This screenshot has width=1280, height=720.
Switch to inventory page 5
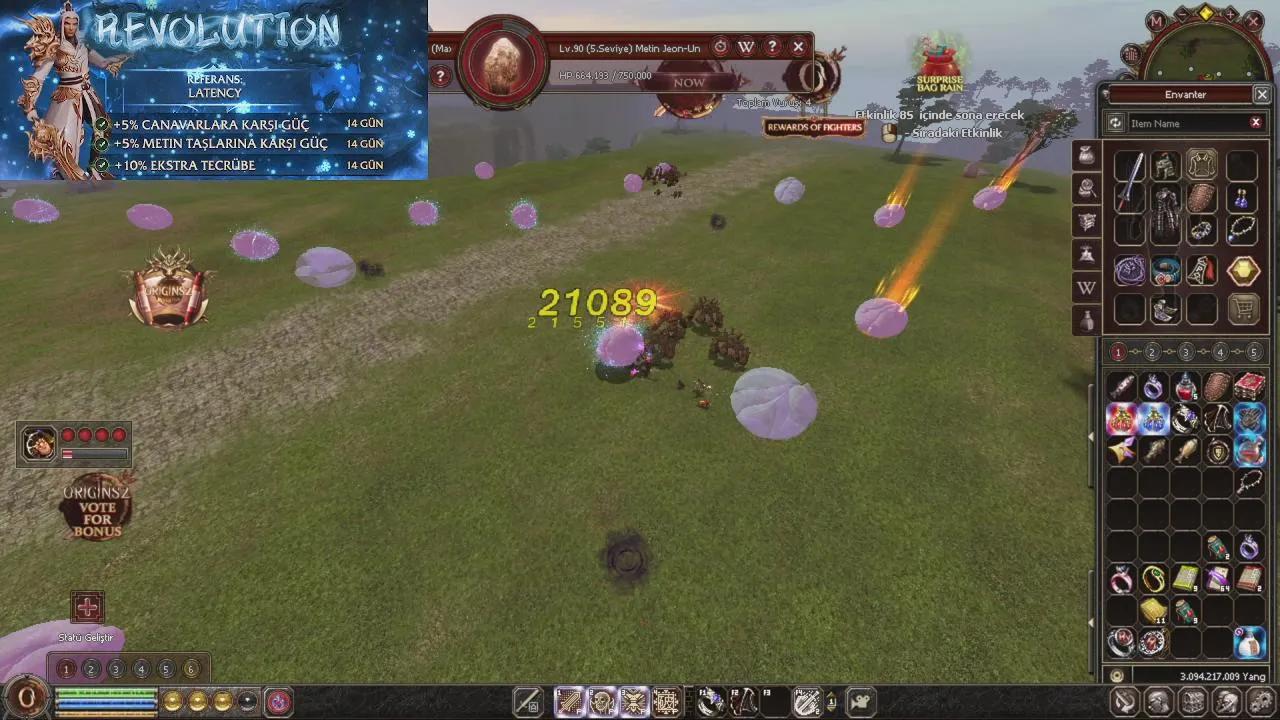(x=1253, y=352)
